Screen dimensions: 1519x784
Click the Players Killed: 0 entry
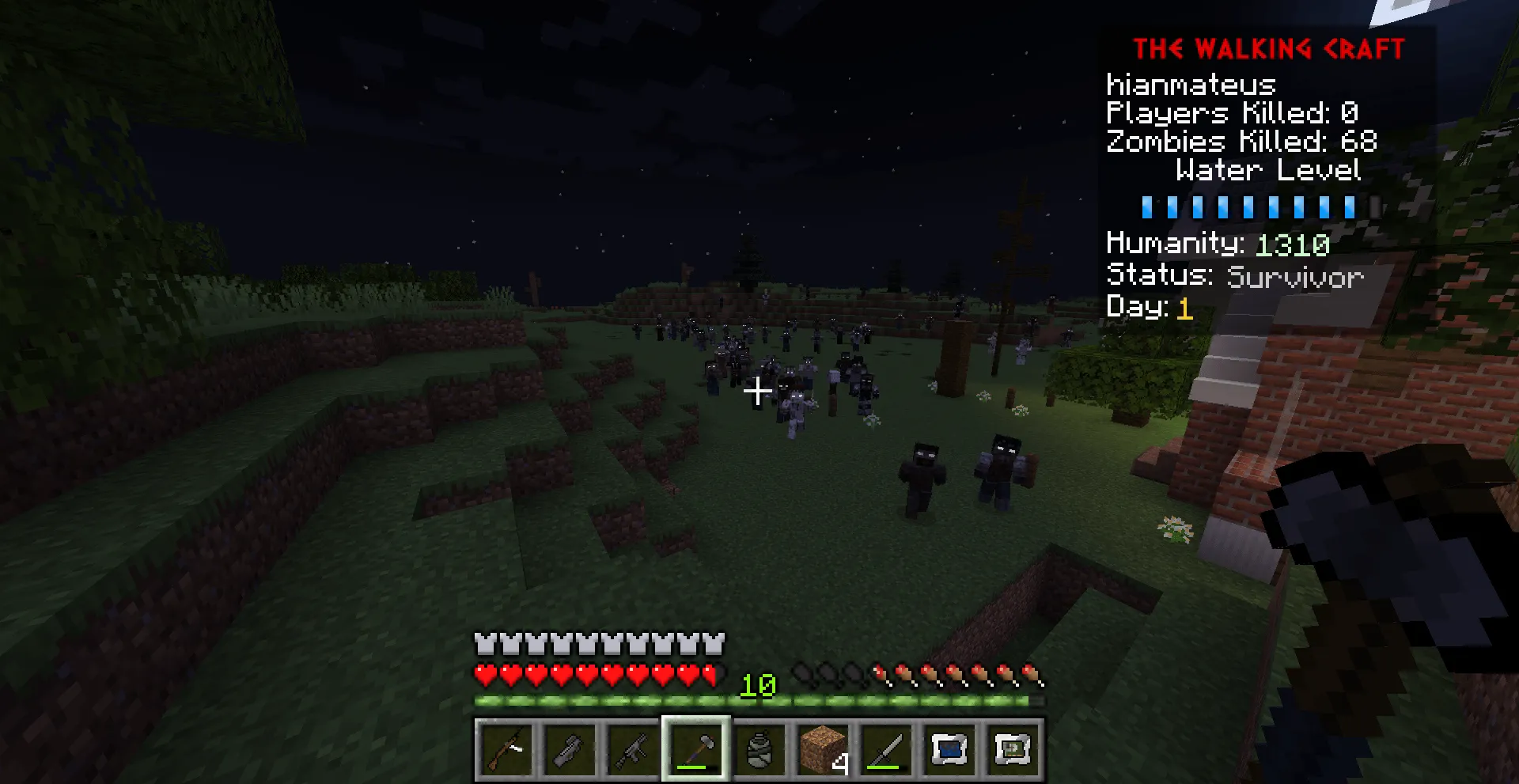point(1231,113)
